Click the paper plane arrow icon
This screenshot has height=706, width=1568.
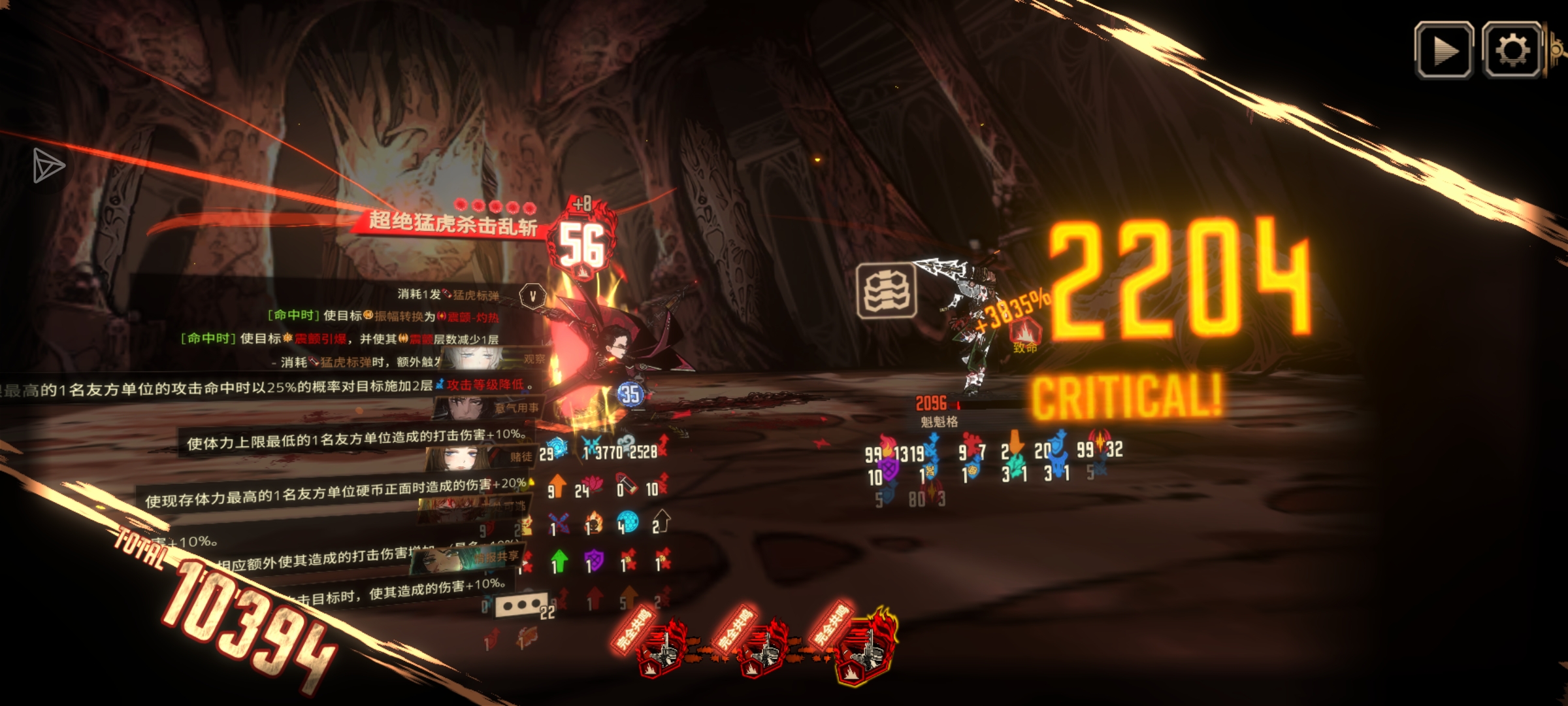pyautogui.click(x=49, y=165)
